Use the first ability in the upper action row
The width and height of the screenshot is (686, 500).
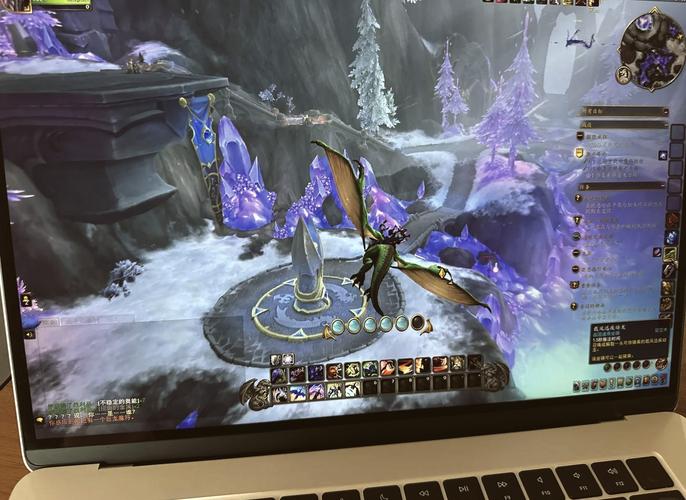coord(277,375)
